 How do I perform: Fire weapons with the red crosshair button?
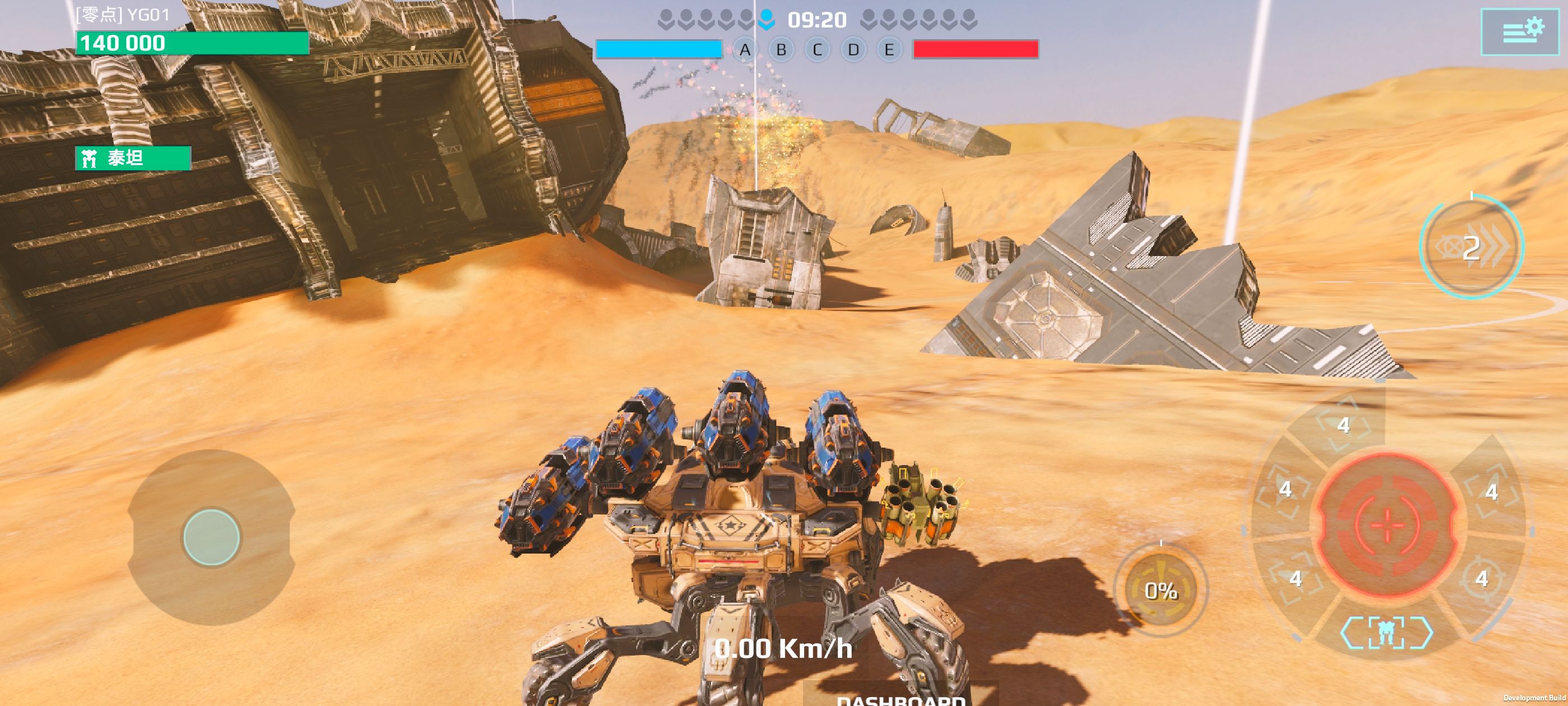point(1388,524)
